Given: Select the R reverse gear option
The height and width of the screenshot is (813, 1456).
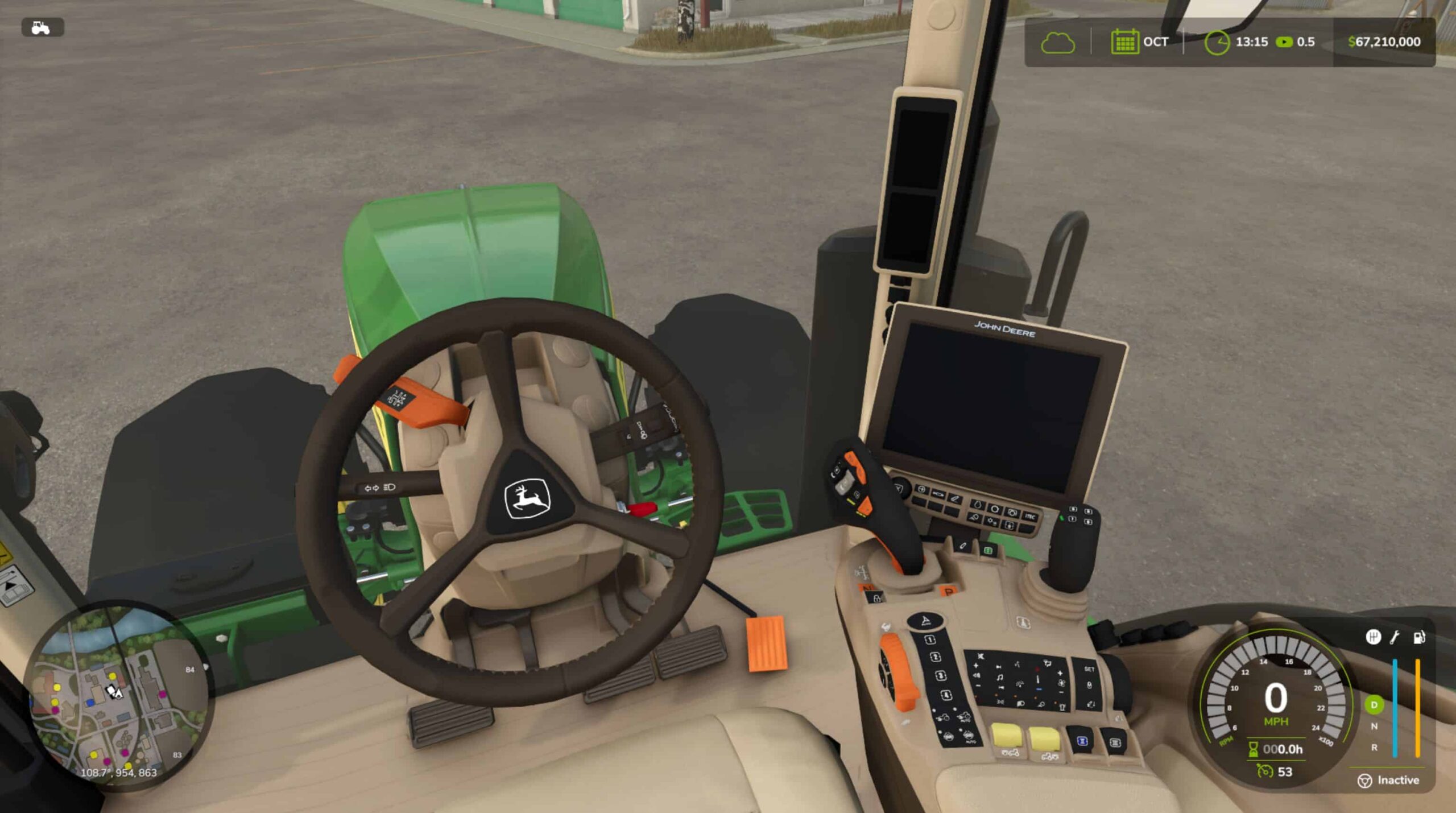Looking at the screenshot, I should 1375,747.
